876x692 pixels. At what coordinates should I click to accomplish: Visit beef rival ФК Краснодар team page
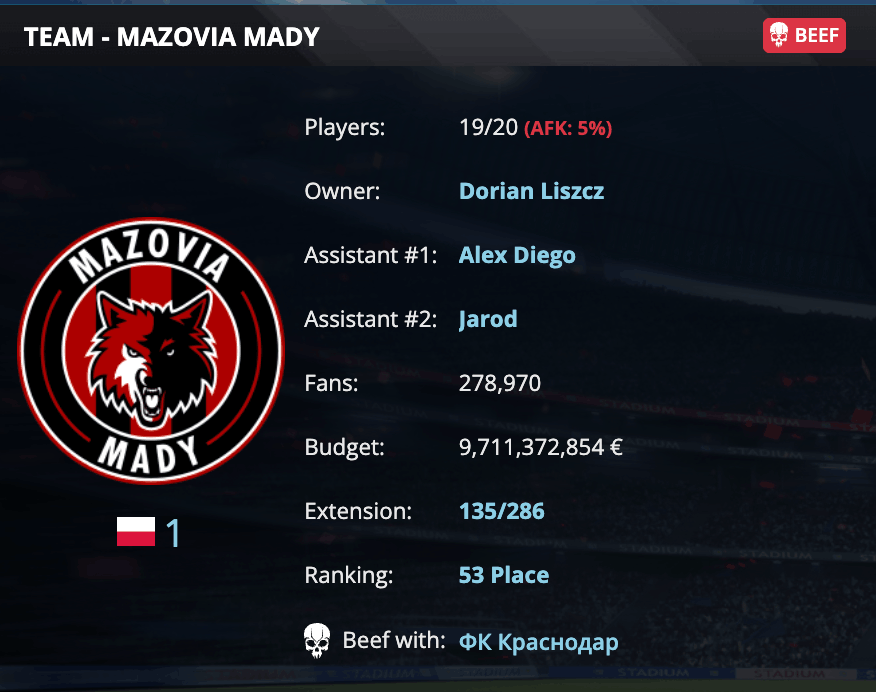pyautogui.click(x=538, y=641)
